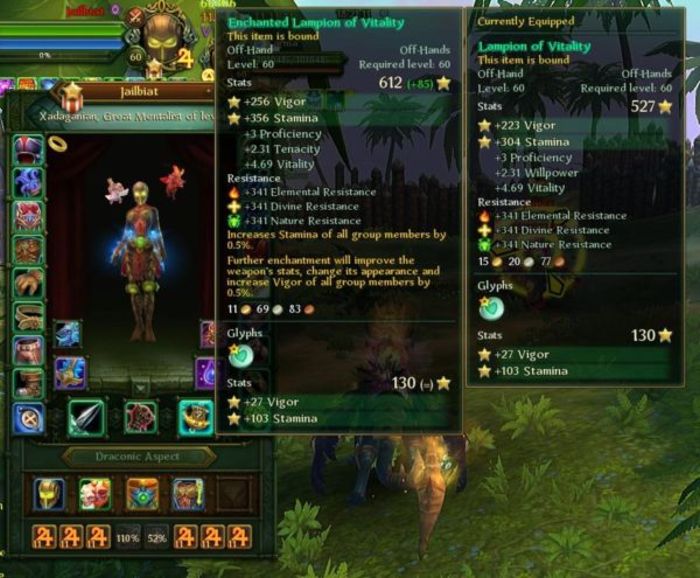
Task: Select the red ornament slot beside the blade
Action: [x=140, y=417]
